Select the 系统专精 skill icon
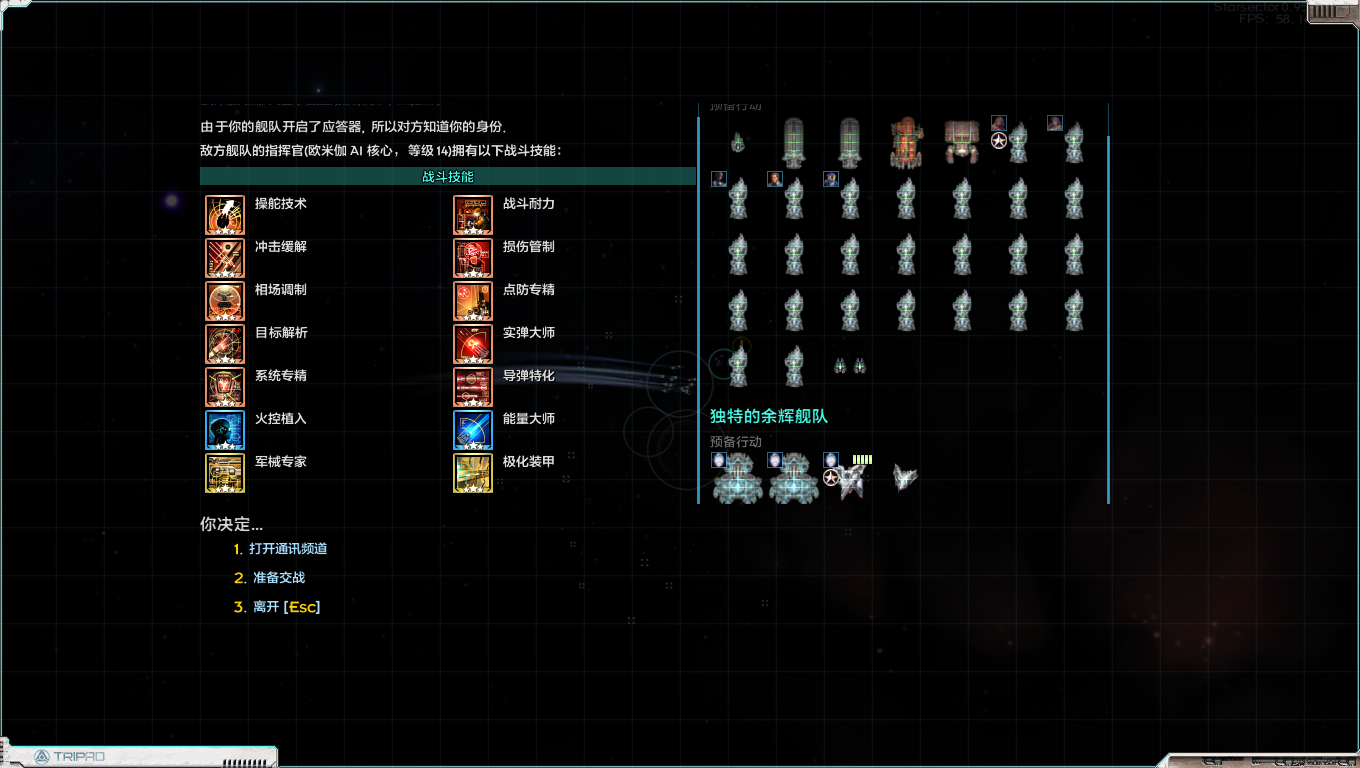Screen dimensions: 1360x768 225,387
